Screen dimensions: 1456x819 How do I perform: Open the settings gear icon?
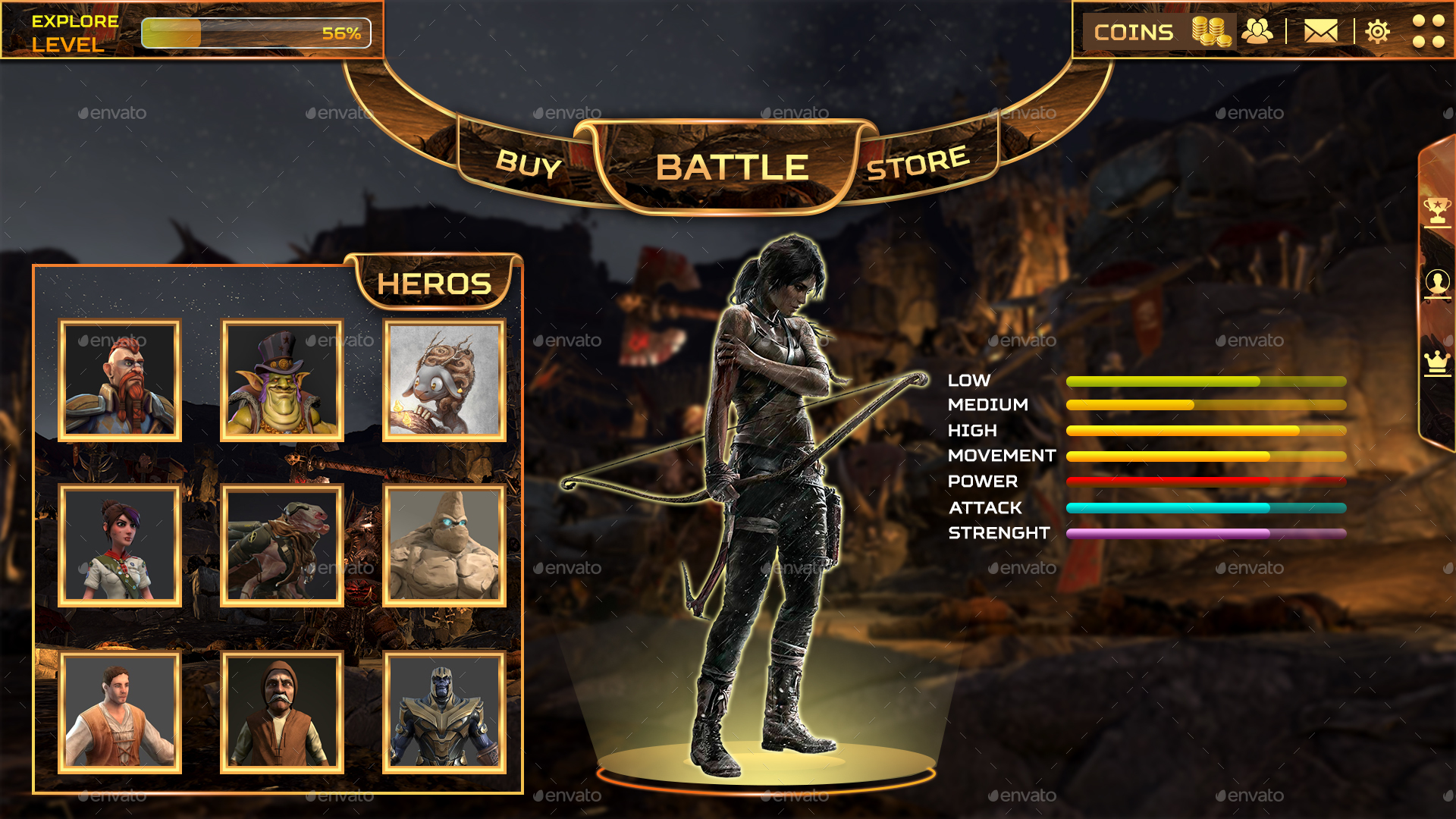coord(1378,32)
